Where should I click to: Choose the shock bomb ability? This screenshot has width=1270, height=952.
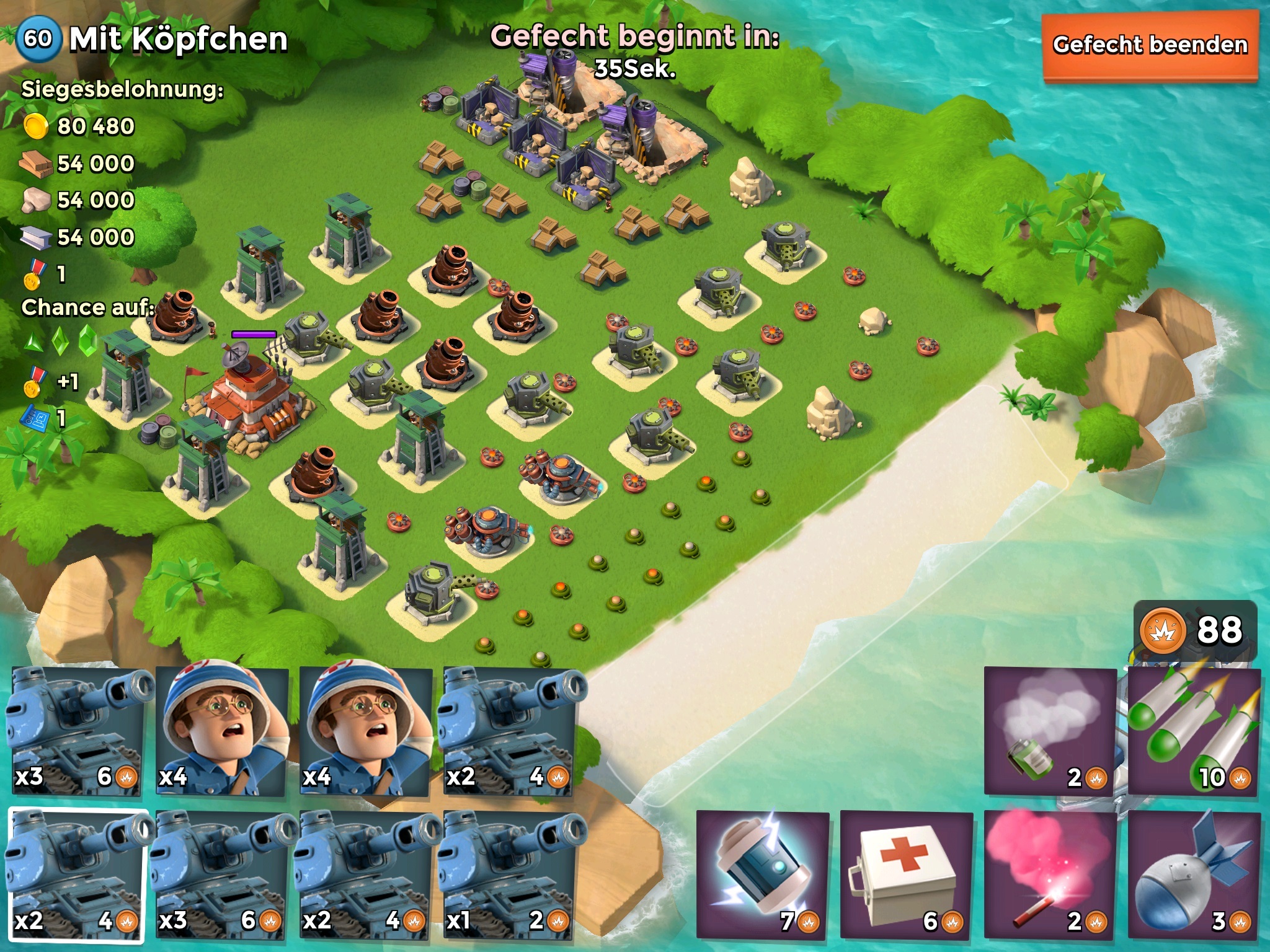coord(762,874)
